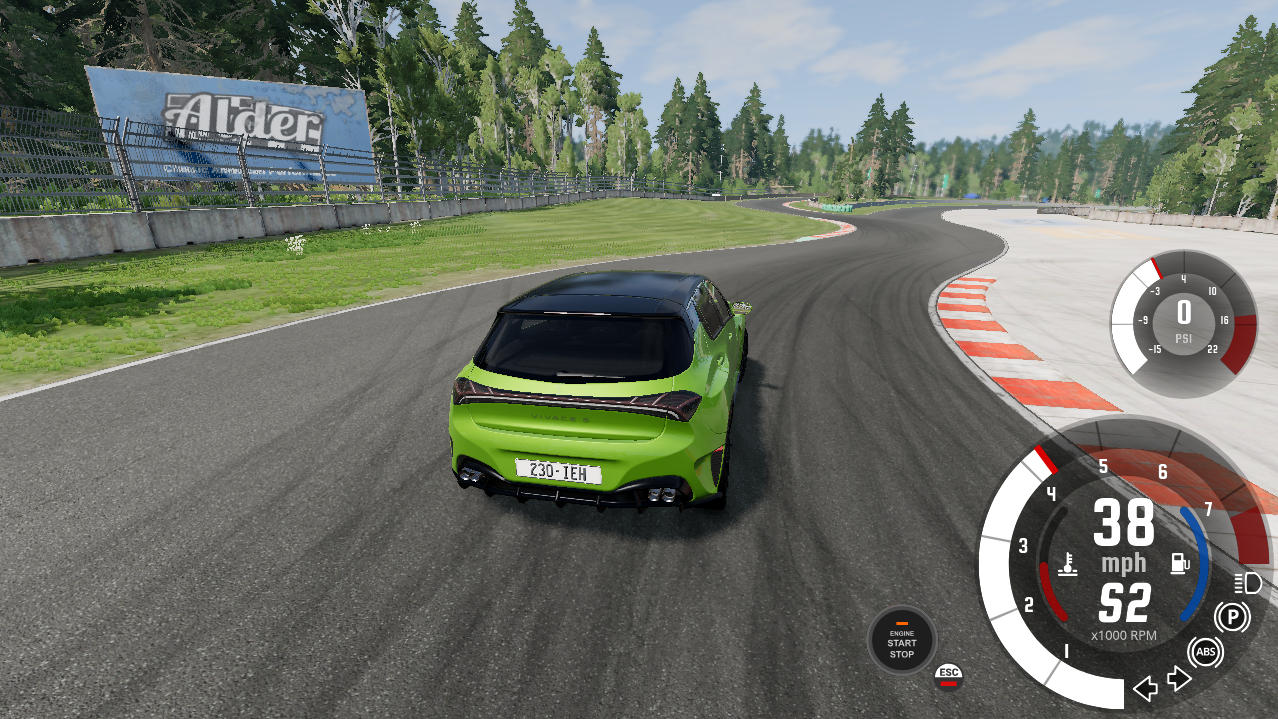Toggle the parking brake icon

(1232, 617)
